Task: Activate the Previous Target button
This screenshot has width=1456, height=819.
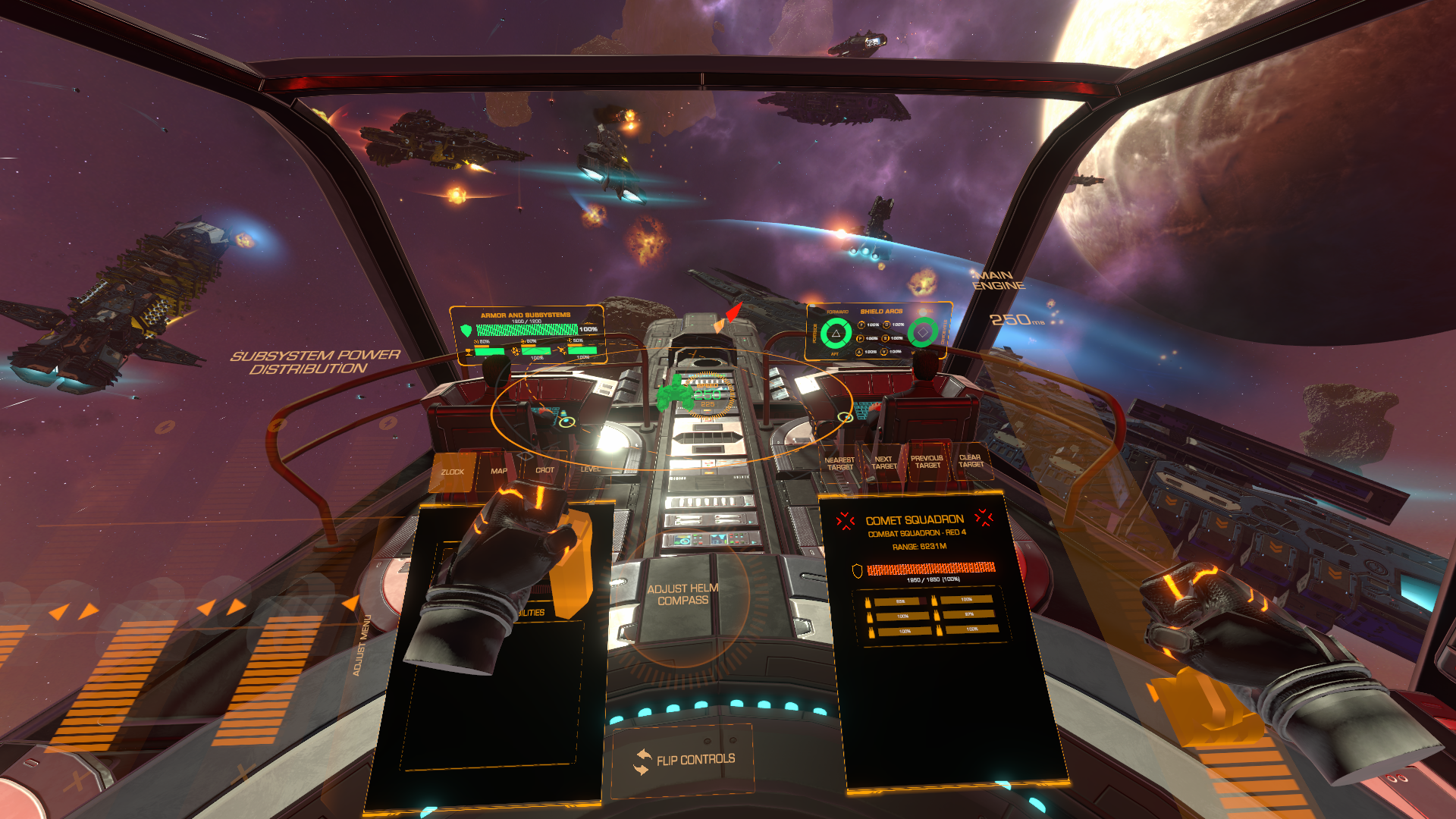Action: [x=927, y=462]
